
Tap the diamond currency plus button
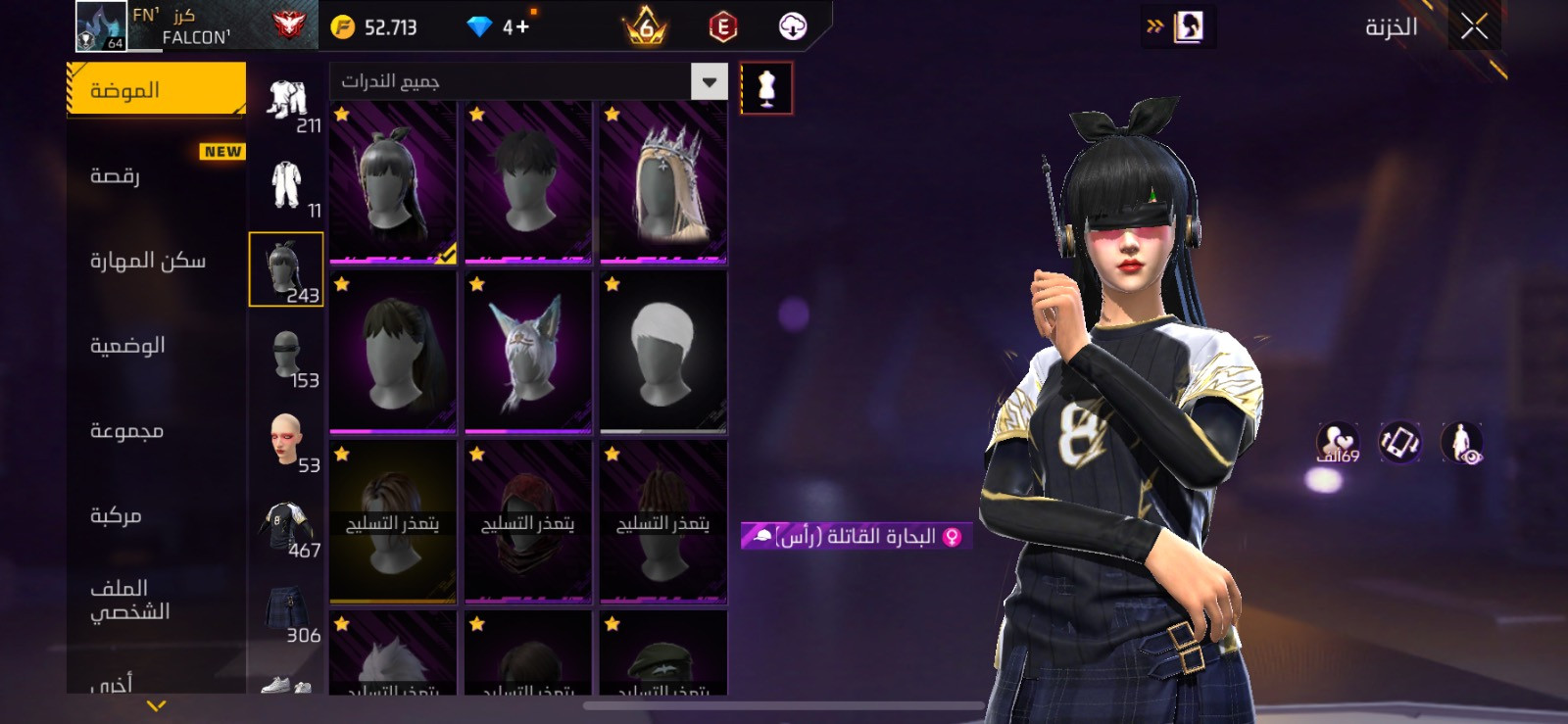pyautogui.click(x=516, y=26)
